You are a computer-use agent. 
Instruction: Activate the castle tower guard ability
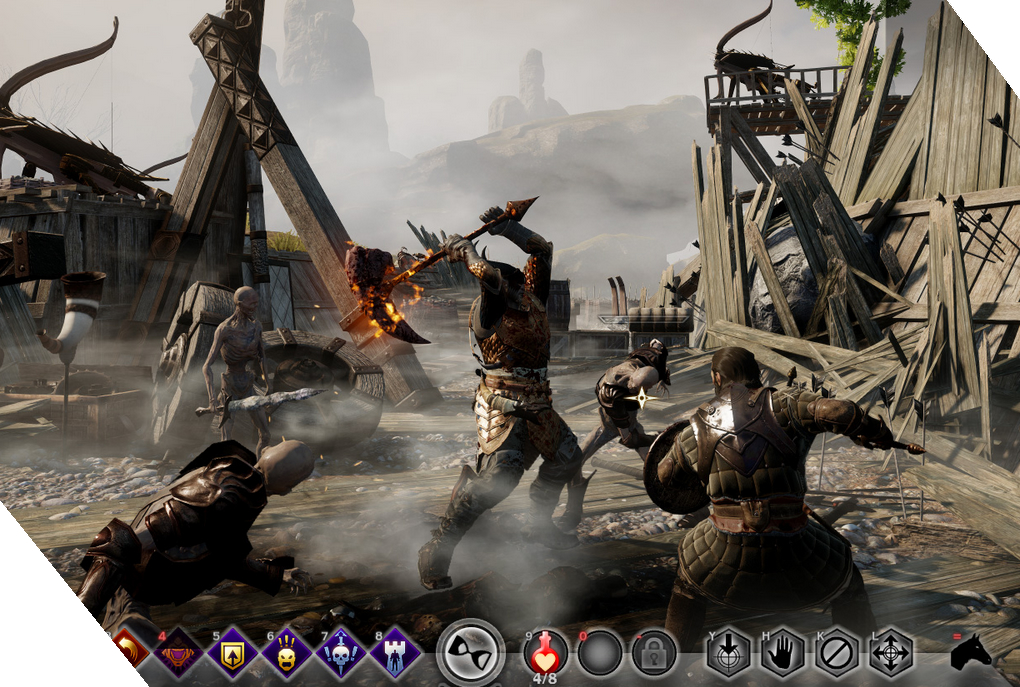click(395, 654)
